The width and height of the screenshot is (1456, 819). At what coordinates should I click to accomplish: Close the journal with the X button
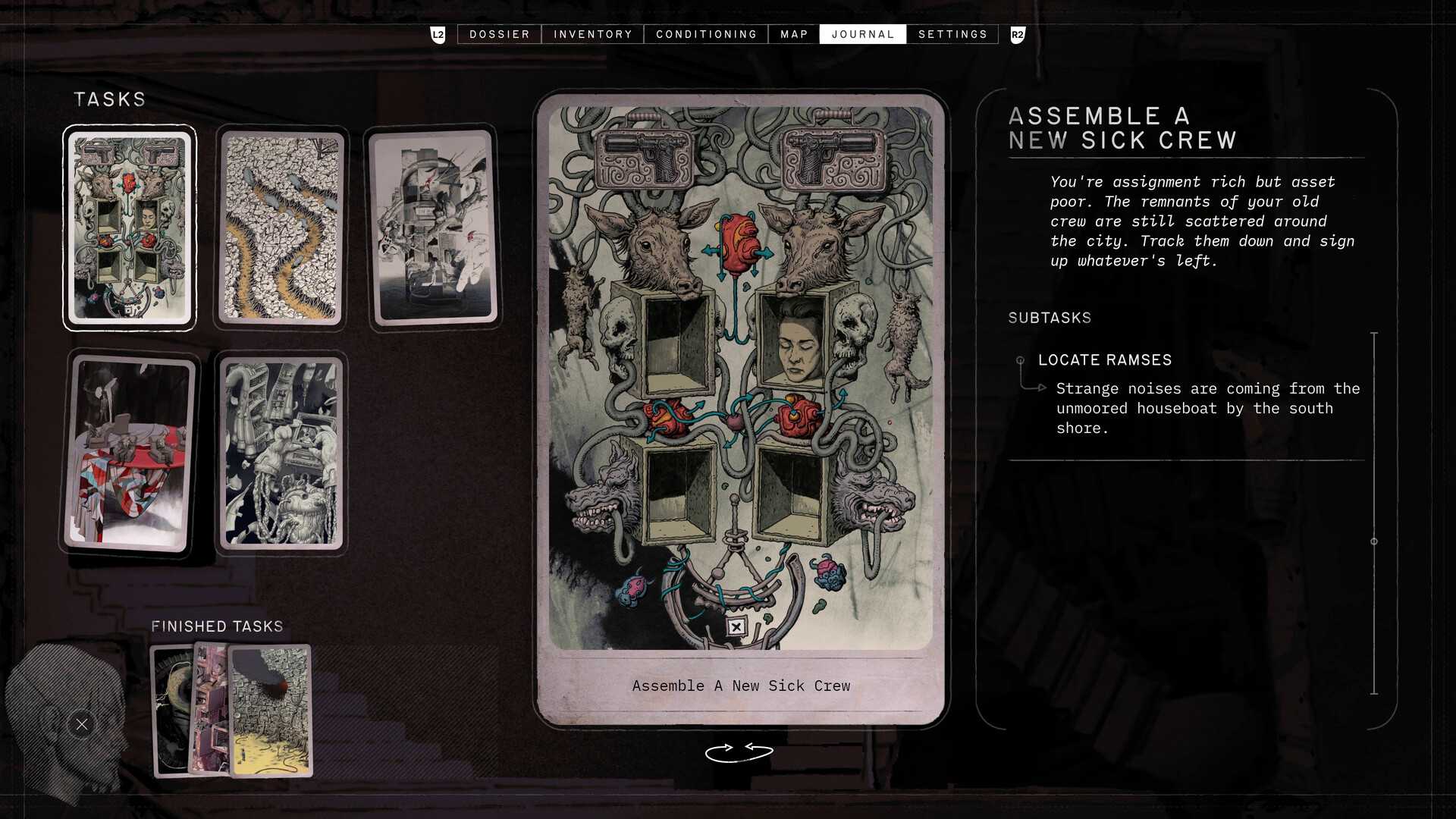tap(81, 724)
